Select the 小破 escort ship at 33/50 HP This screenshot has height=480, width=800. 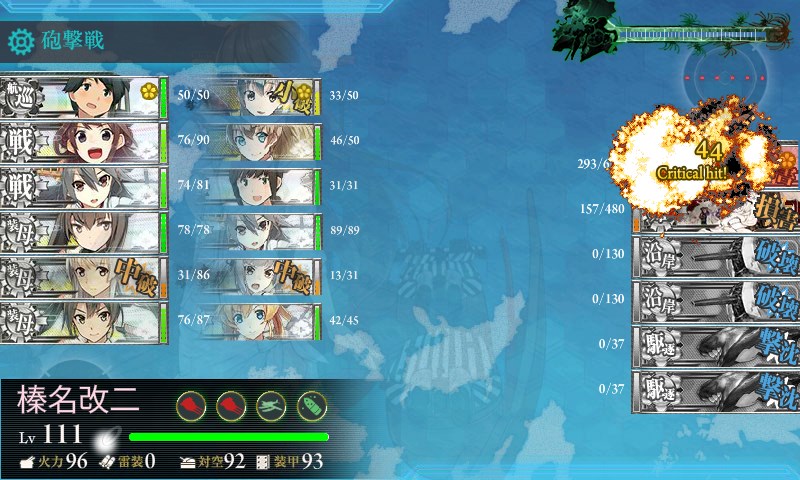pos(268,97)
